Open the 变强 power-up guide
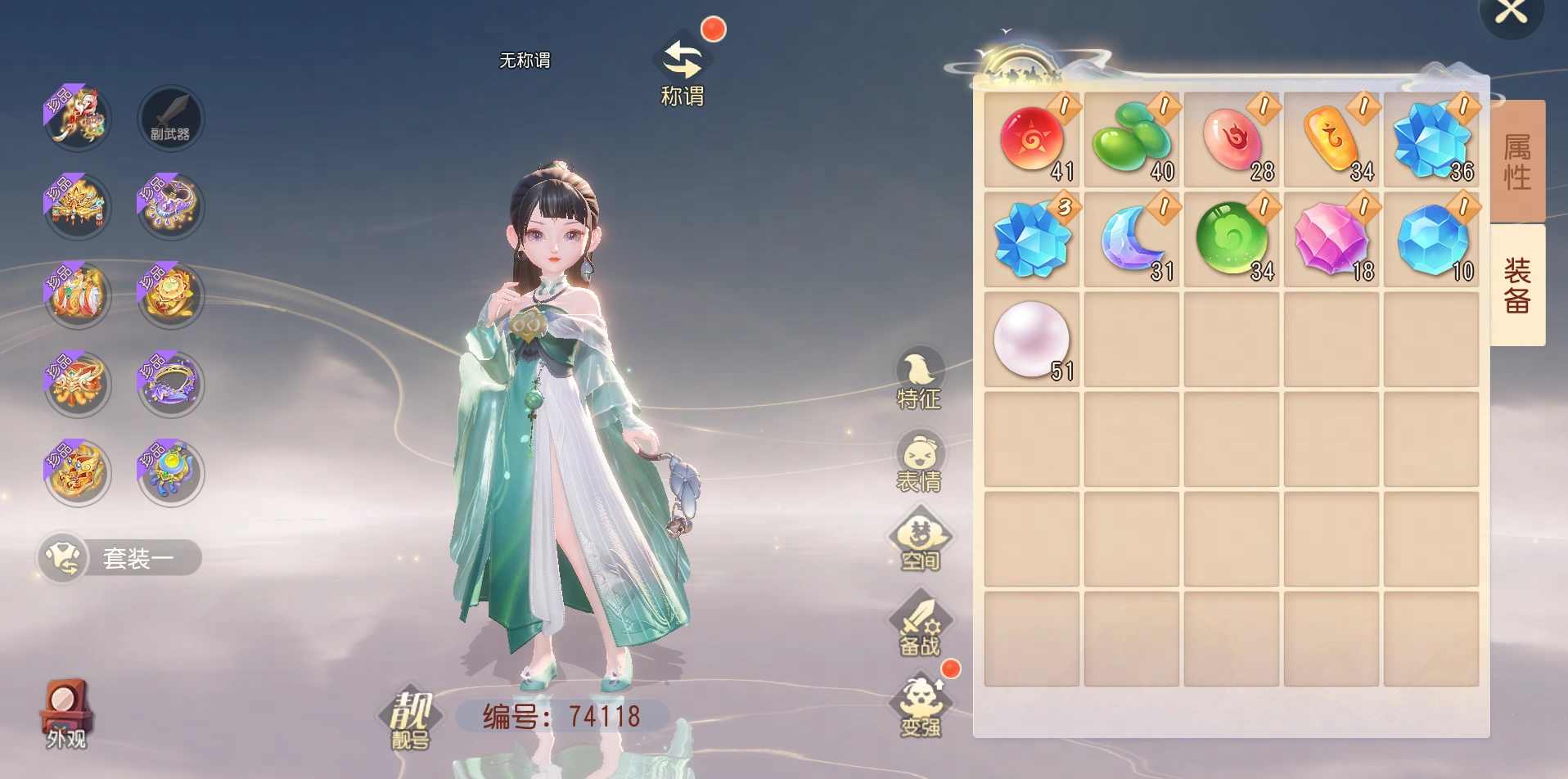This screenshot has width=1568, height=779. [x=921, y=707]
